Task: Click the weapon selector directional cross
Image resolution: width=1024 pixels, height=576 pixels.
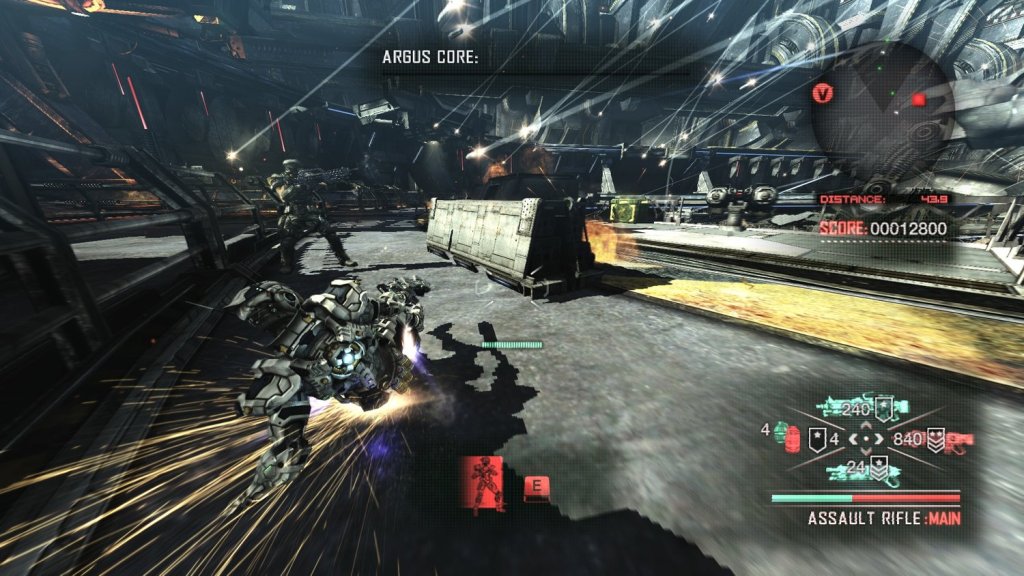Action: [x=866, y=438]
